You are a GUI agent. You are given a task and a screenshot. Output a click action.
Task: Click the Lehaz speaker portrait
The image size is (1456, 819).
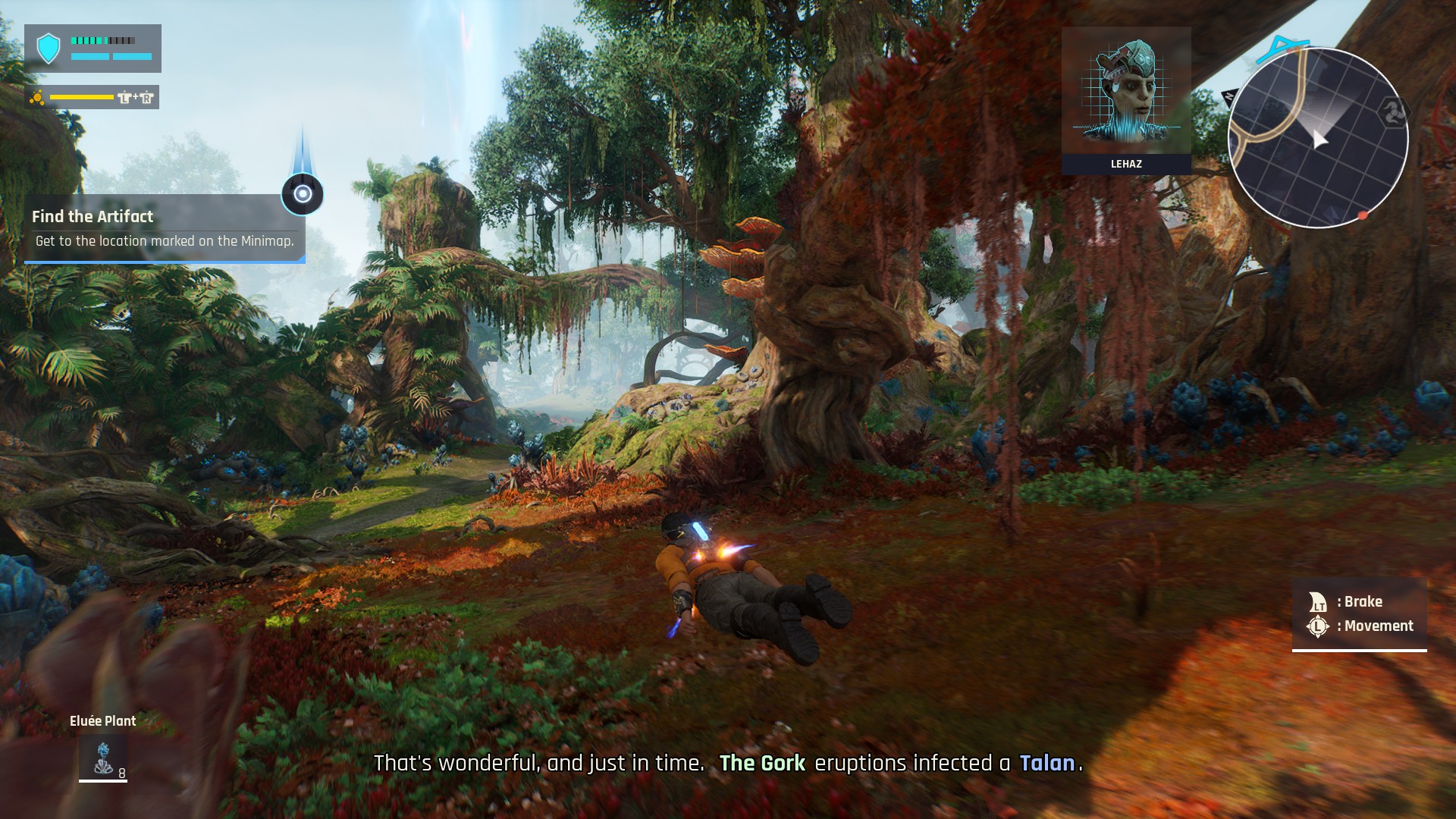point(1126,93)
